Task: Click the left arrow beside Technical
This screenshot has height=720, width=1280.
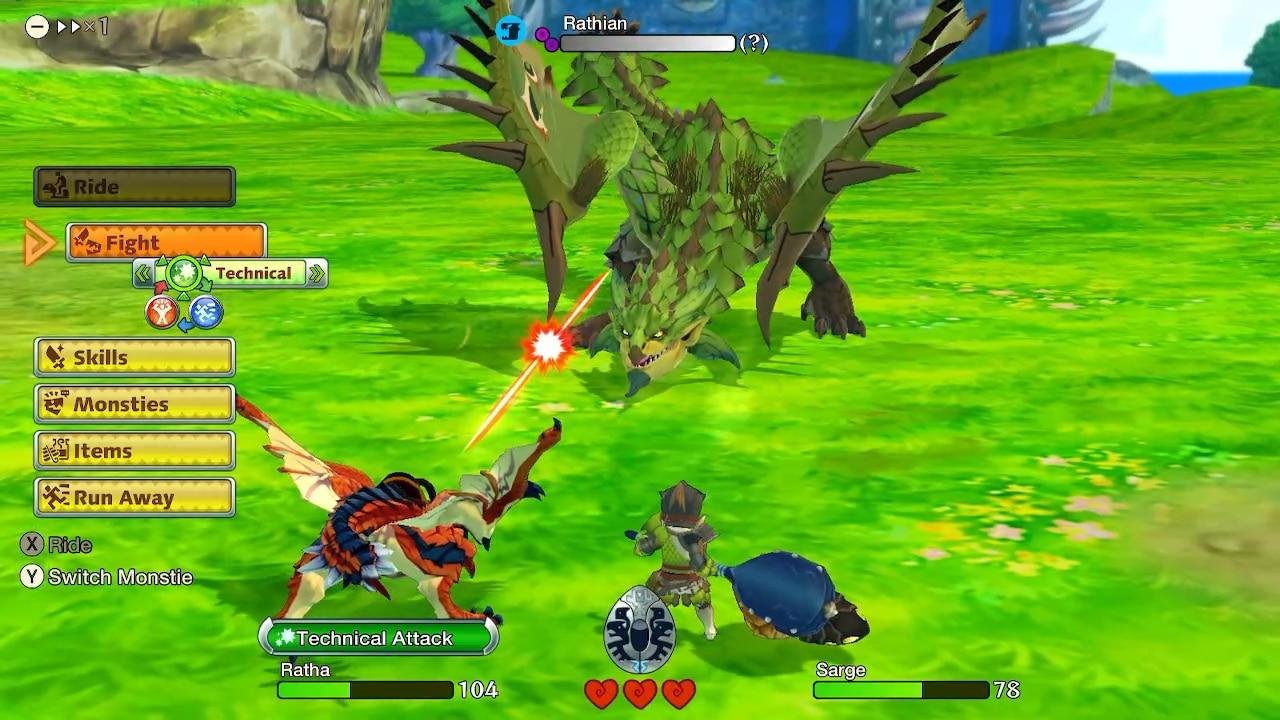Action: point(144,273)
